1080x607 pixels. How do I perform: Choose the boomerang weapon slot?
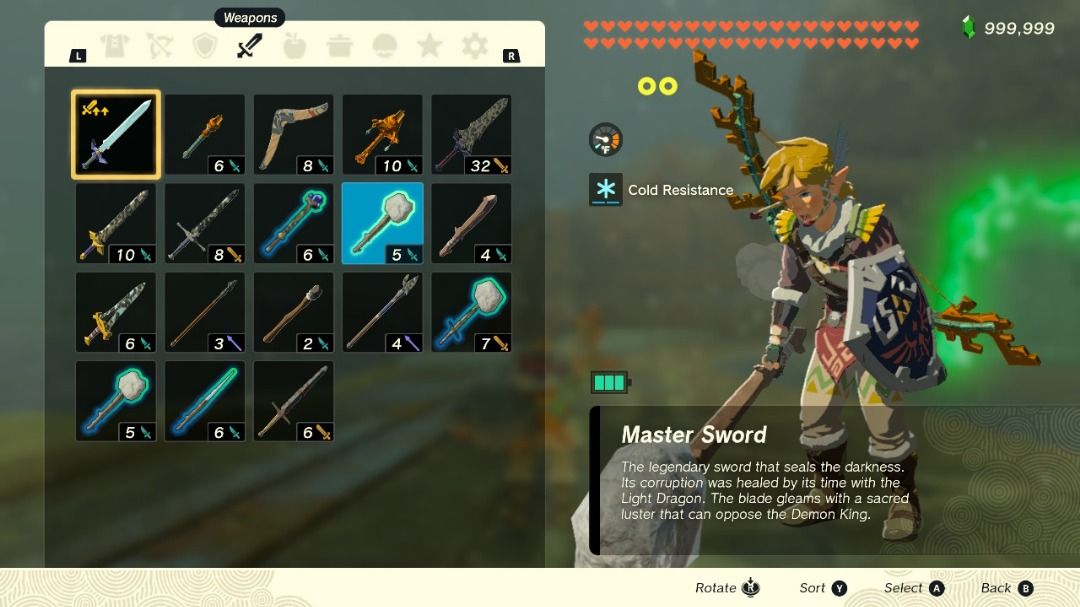(293, 135)
